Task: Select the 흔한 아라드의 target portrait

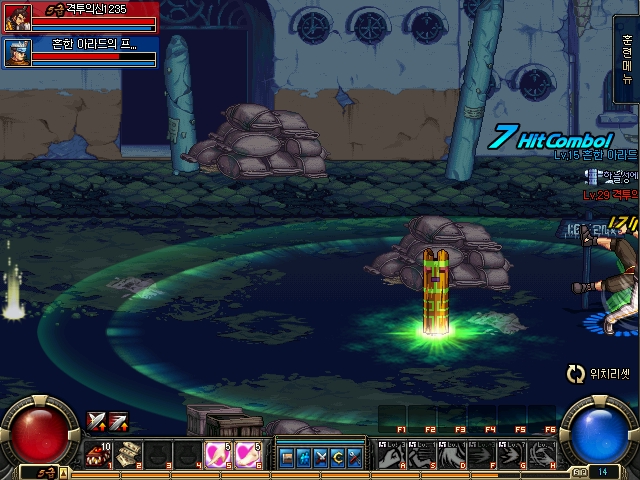Action: (x=17, y=51)
